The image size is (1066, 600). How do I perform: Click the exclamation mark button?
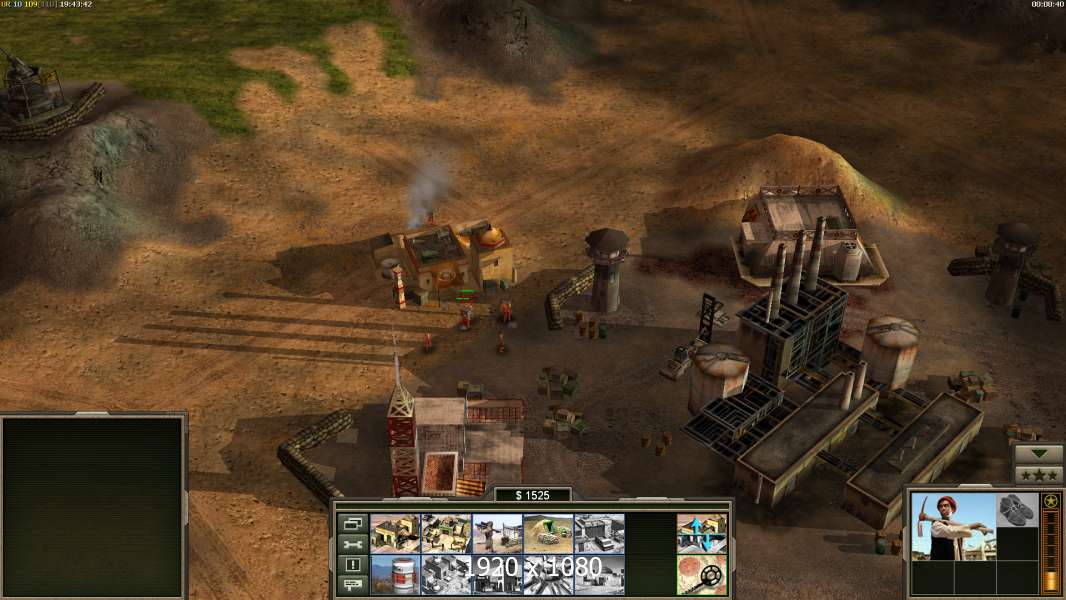coord(352,564)
